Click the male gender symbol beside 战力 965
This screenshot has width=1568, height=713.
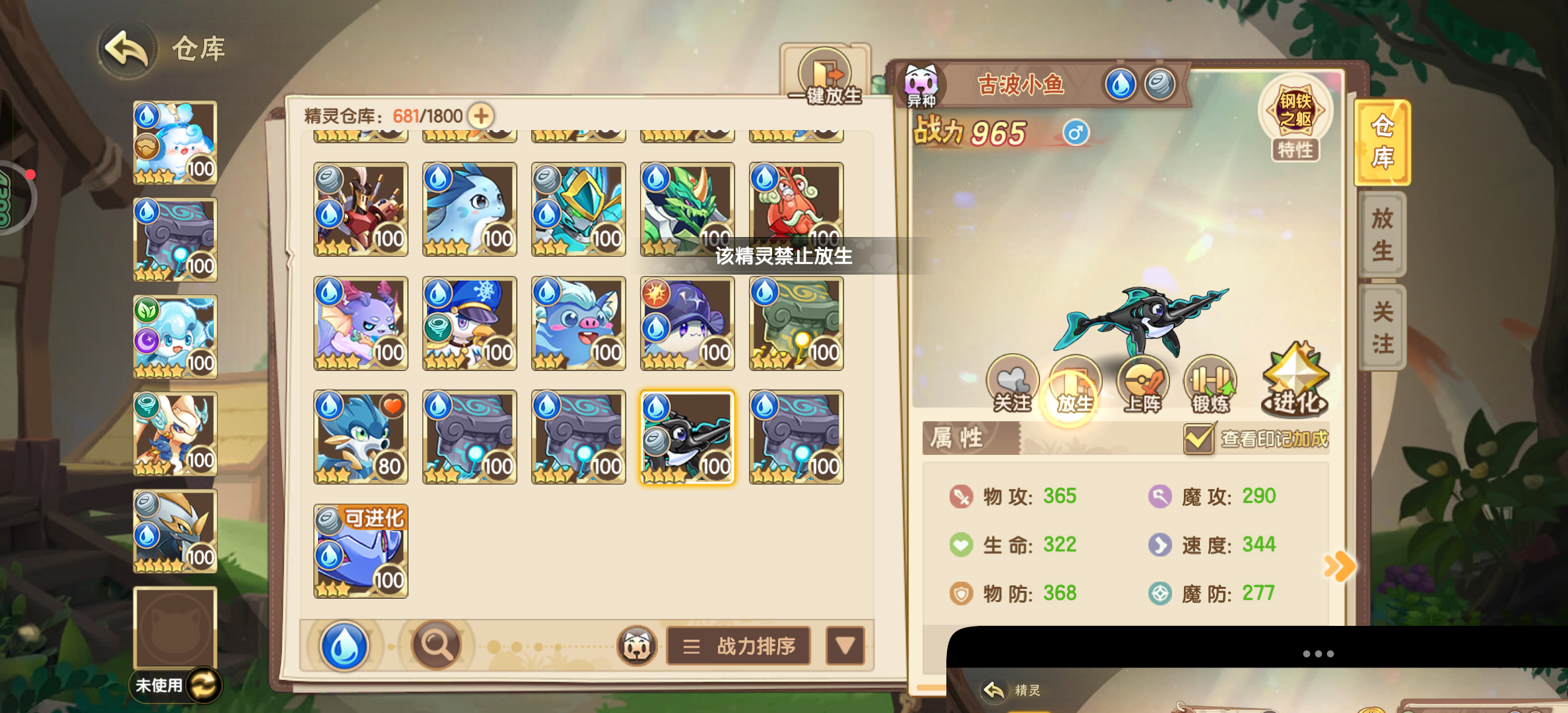1076,131
